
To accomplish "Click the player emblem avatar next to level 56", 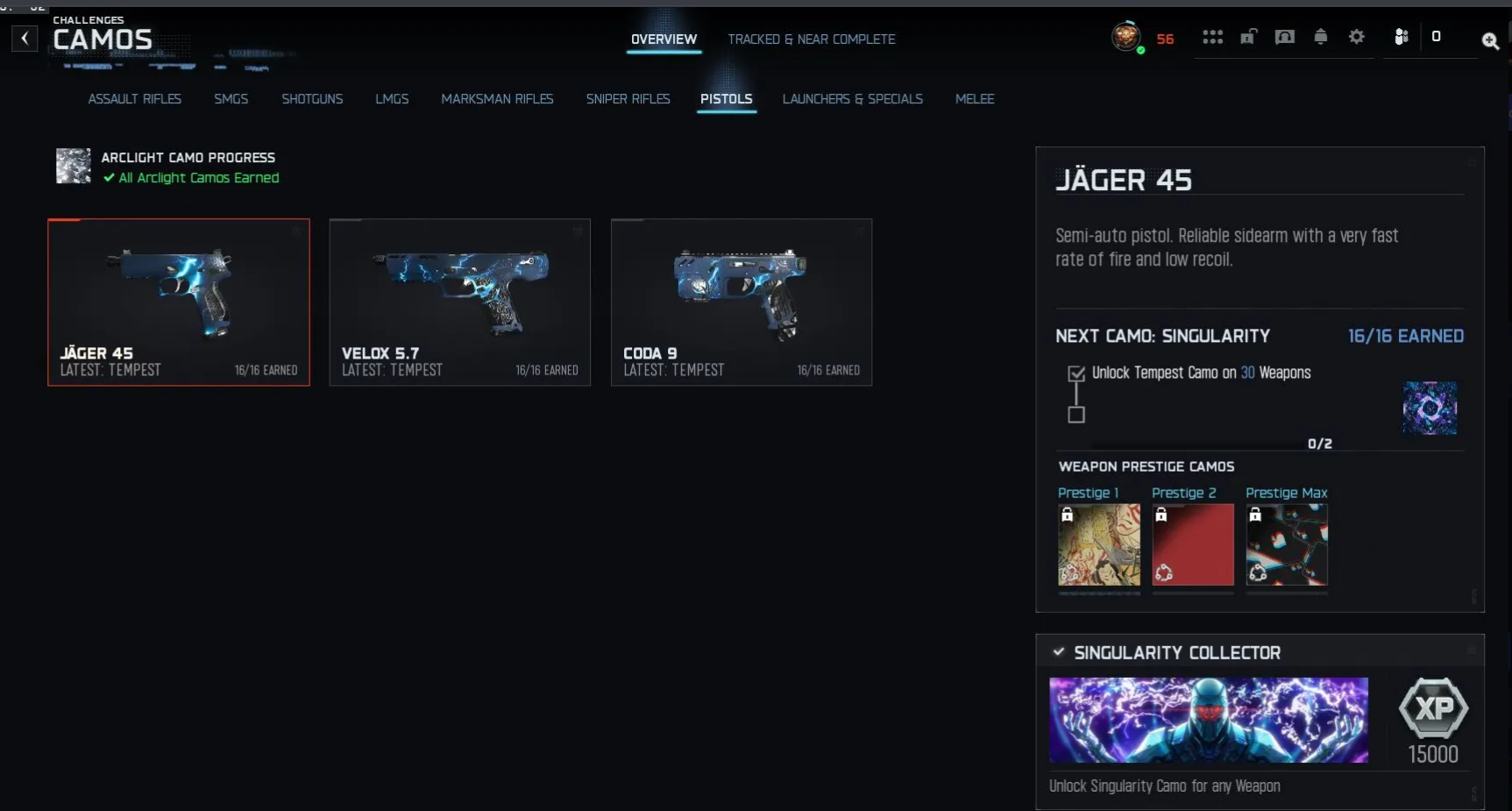I will tap(1126, 37).
